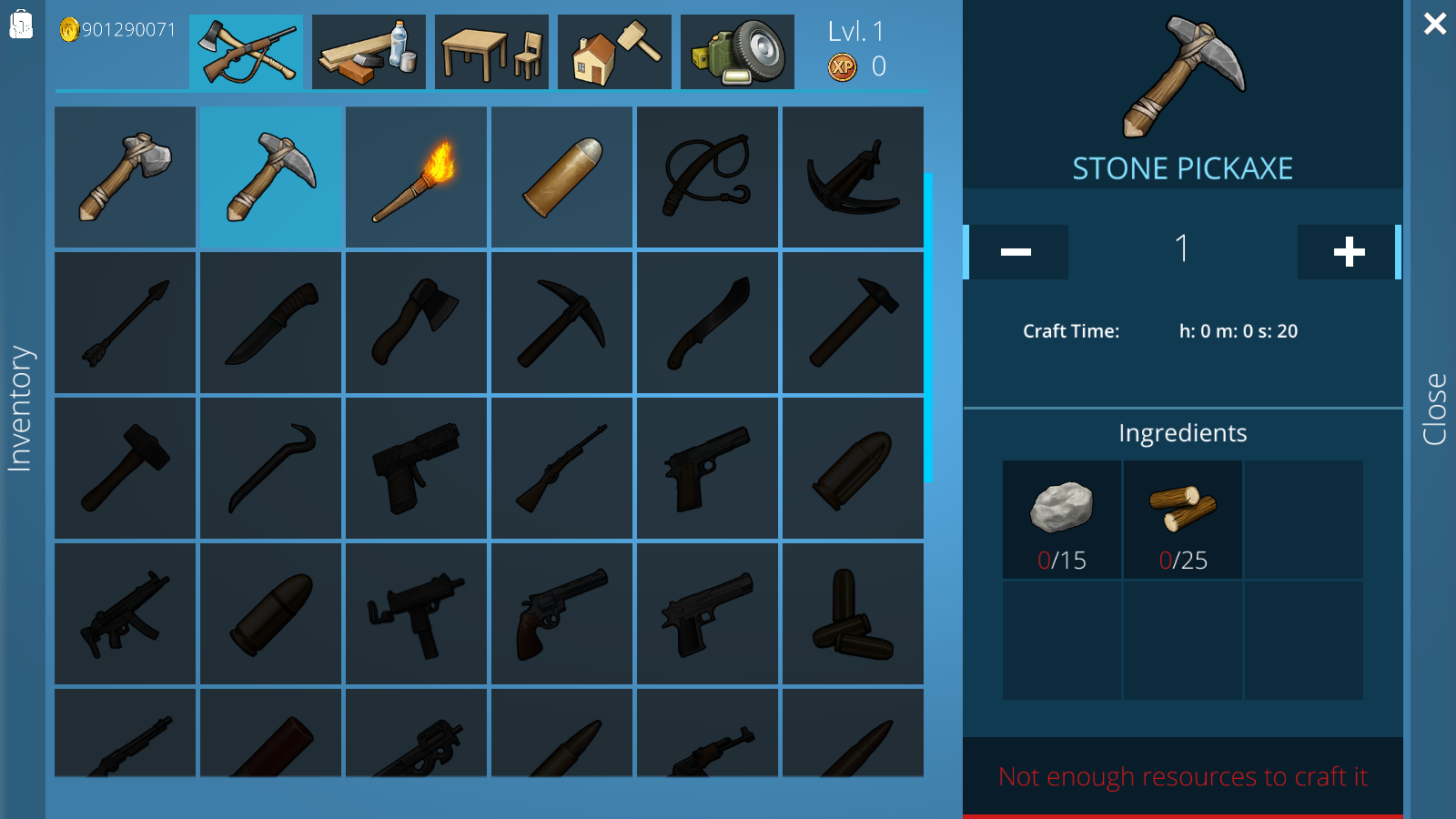Select the stone hatchet recipe

pyautogui.click(x=126, y=177)
